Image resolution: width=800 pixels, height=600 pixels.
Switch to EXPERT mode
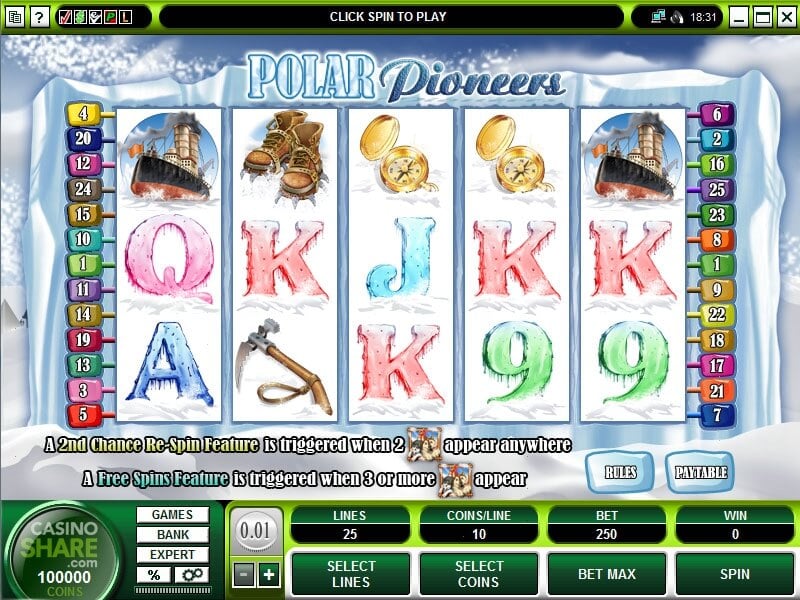(172, 555)
